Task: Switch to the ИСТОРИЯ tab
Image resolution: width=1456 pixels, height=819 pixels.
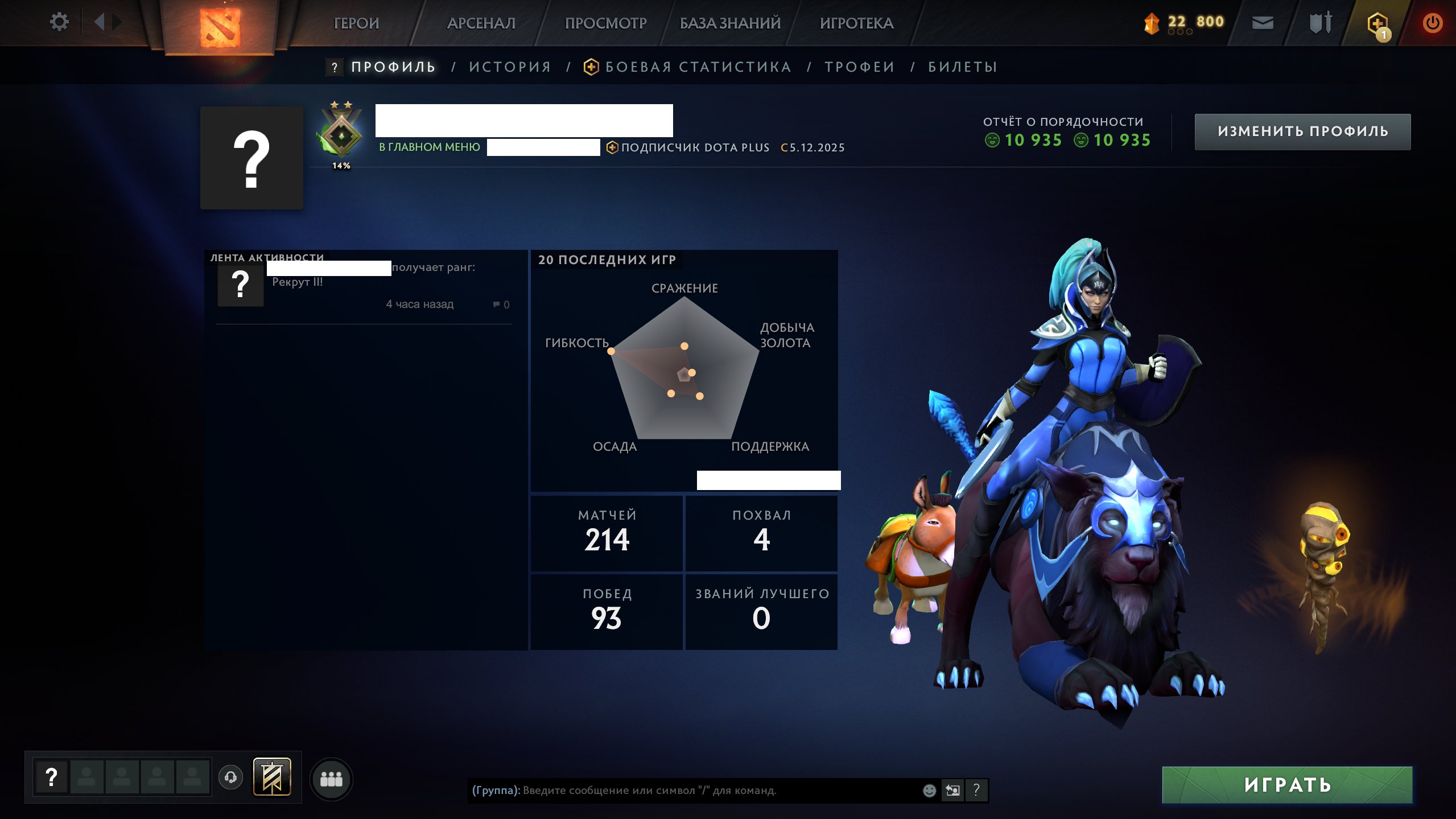Action: (510, 67)
